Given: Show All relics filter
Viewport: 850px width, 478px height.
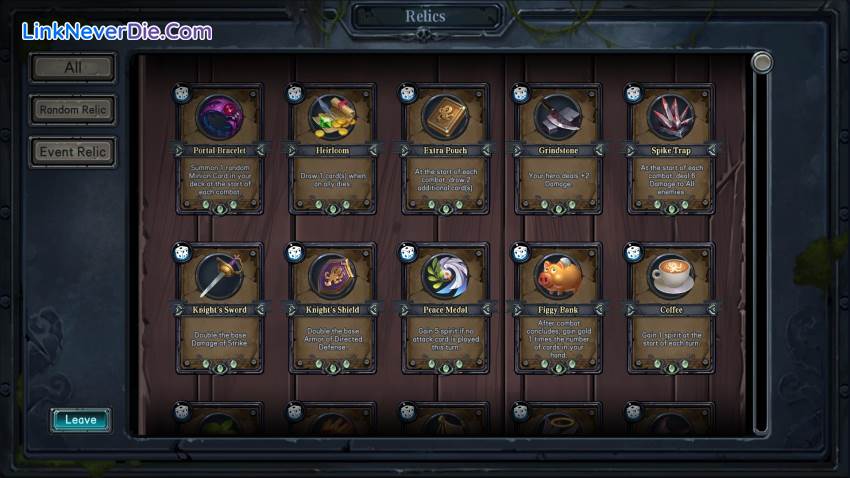Looking at the screenshot, I should point(72,68).
